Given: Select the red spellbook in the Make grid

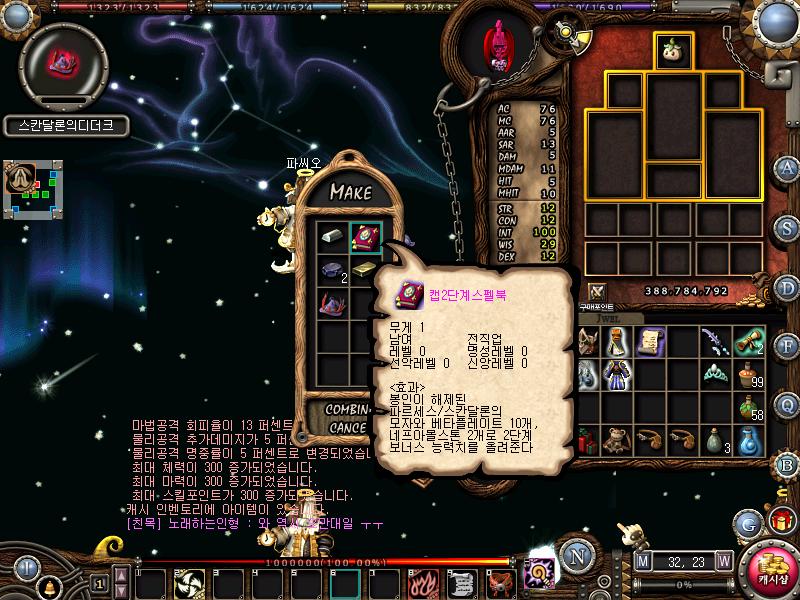Looking at the screenshot, I should pos(365,238).
